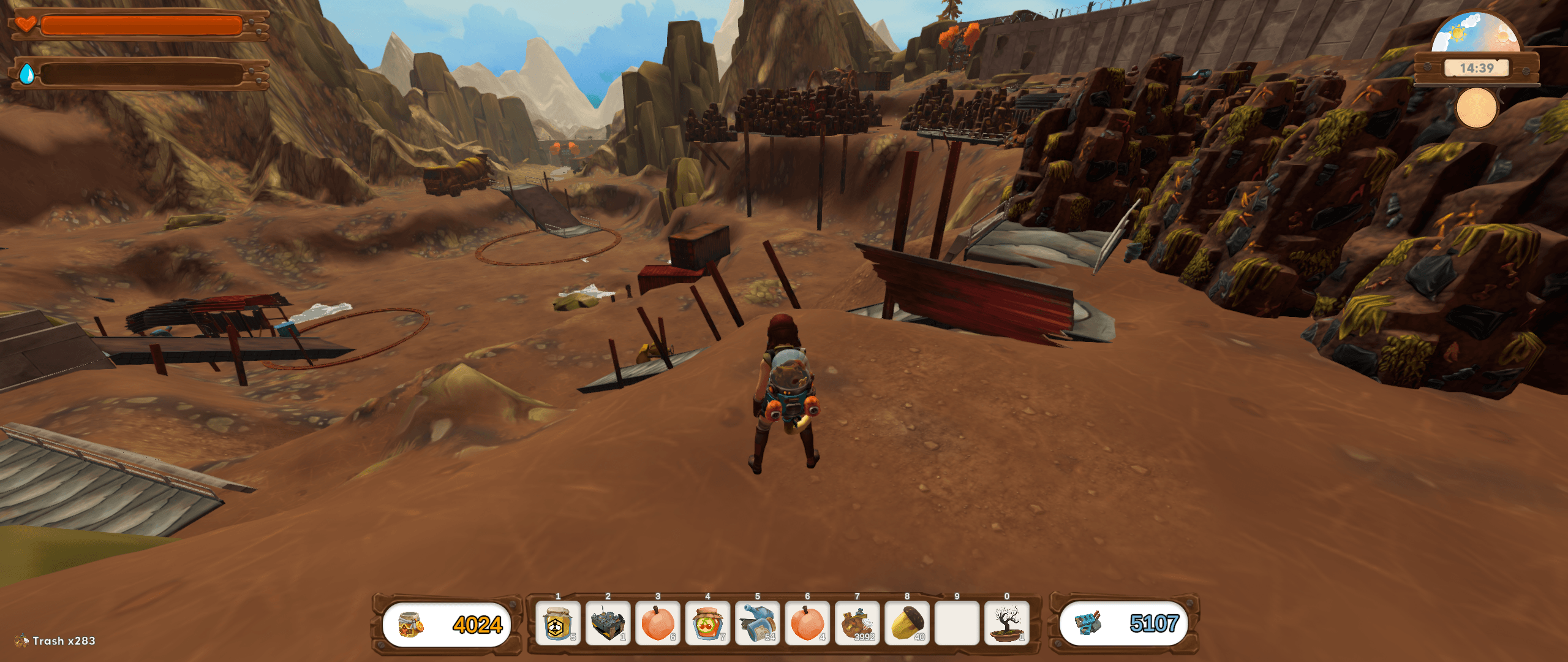Select the empty ninth hotbar slot
Image resolution: width=1568 pixels, height=662 pixels.
coord(957,623)
